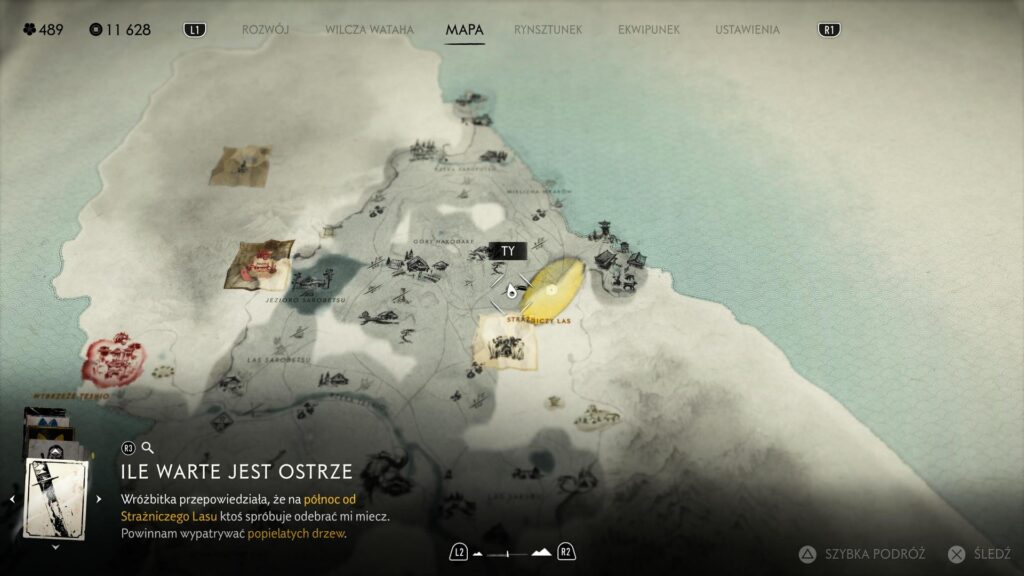Select the Mapa tab

[464, 30]
